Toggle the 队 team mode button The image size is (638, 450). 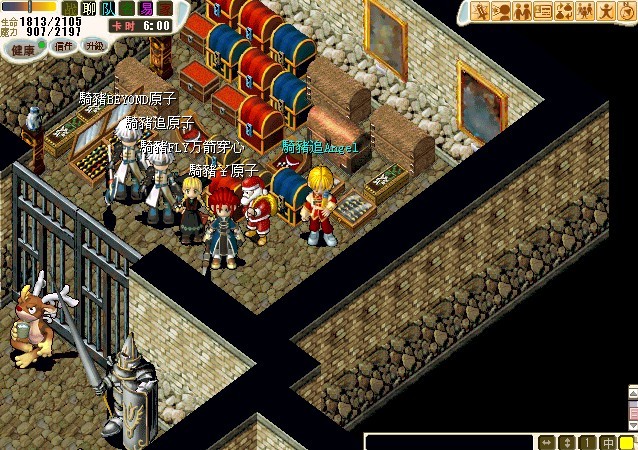click(x=108, y=8)
